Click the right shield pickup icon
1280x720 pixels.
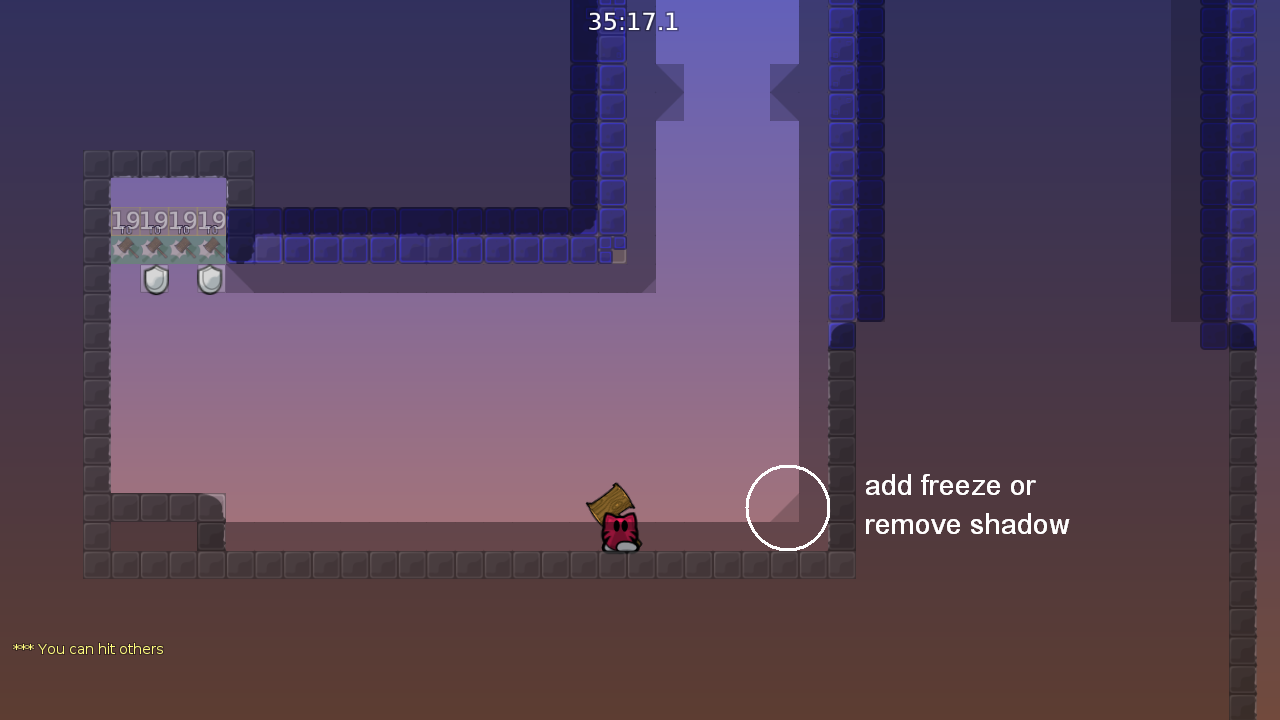tap(210, 278)
